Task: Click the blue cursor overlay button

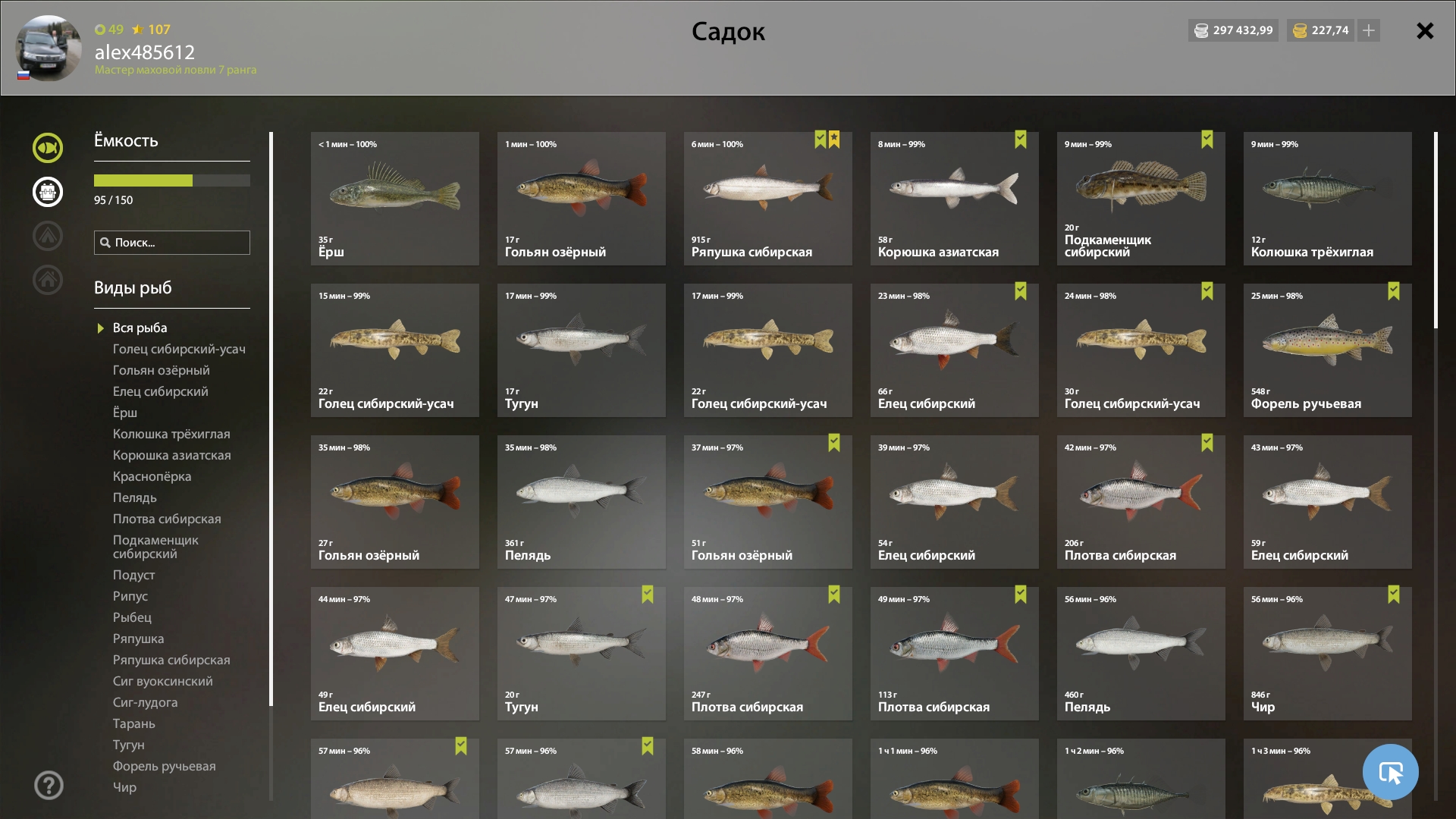Action: click(1390, 772)
